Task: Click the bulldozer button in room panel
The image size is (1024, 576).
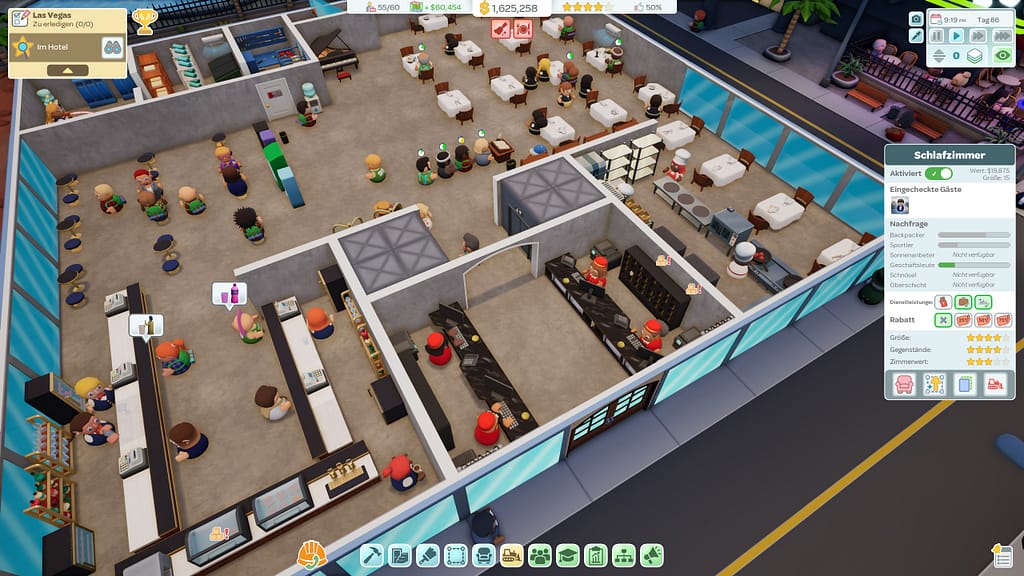Action: coord(997,384)
